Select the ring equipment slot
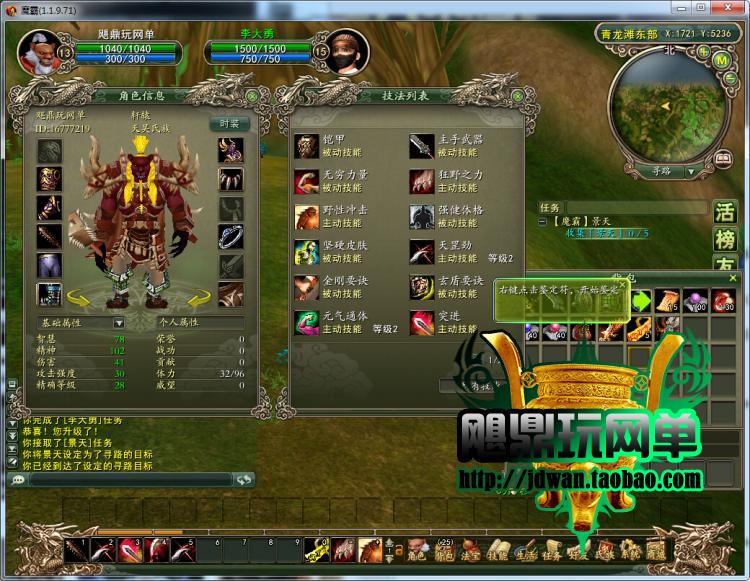 (x=231, y=236)
